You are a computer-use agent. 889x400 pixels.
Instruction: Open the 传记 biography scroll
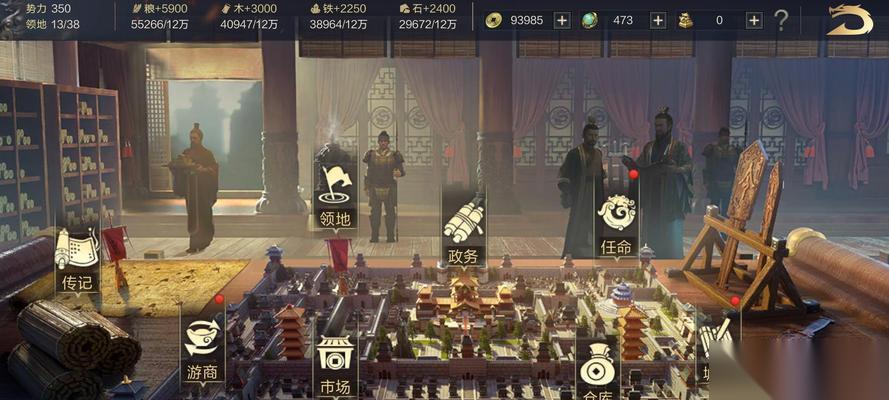tap(77, 259)
